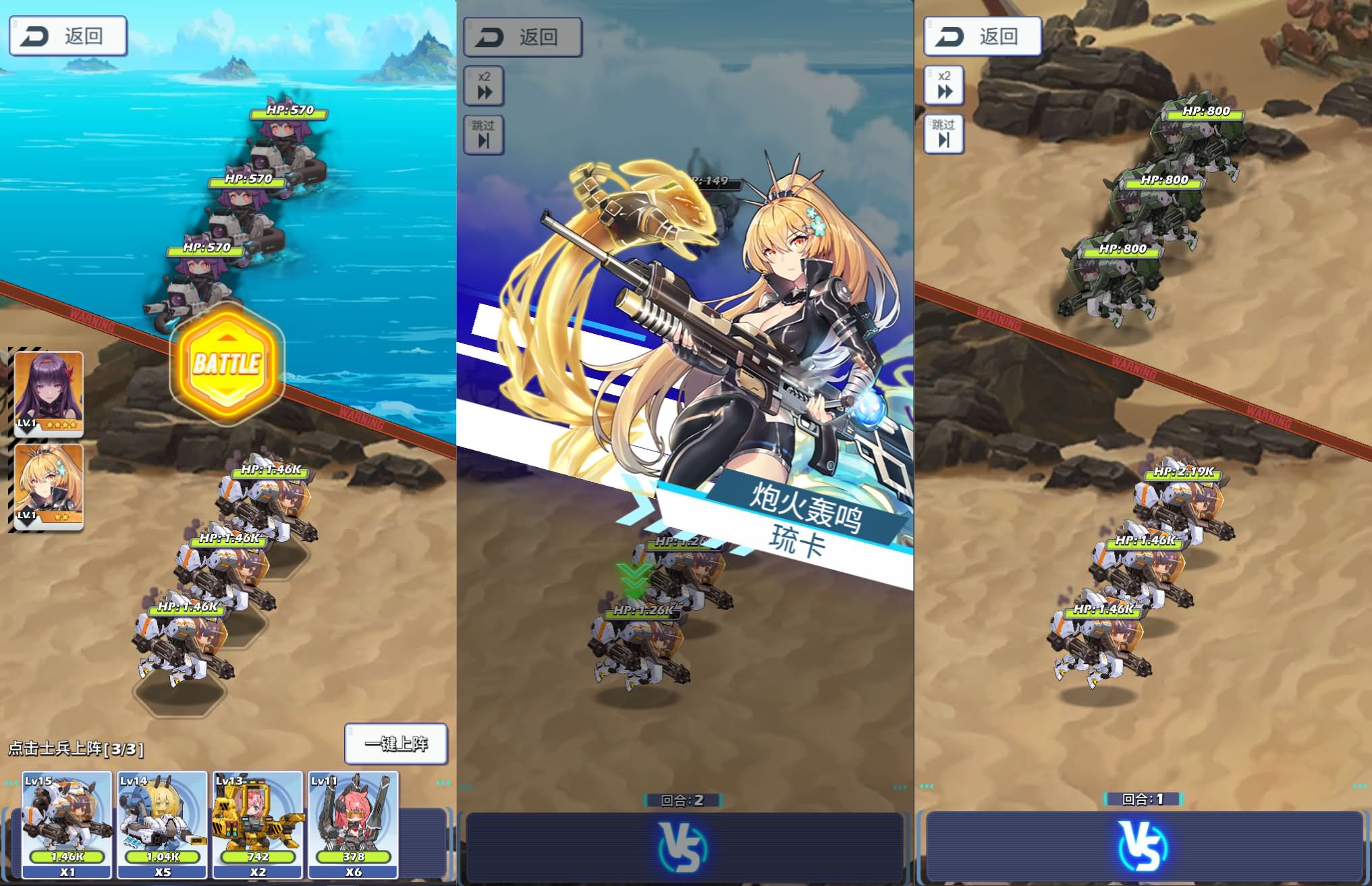The image size is (1372, 886).
Task: Tap the skip (跳过) control in the middle panel
Action: 484,135
